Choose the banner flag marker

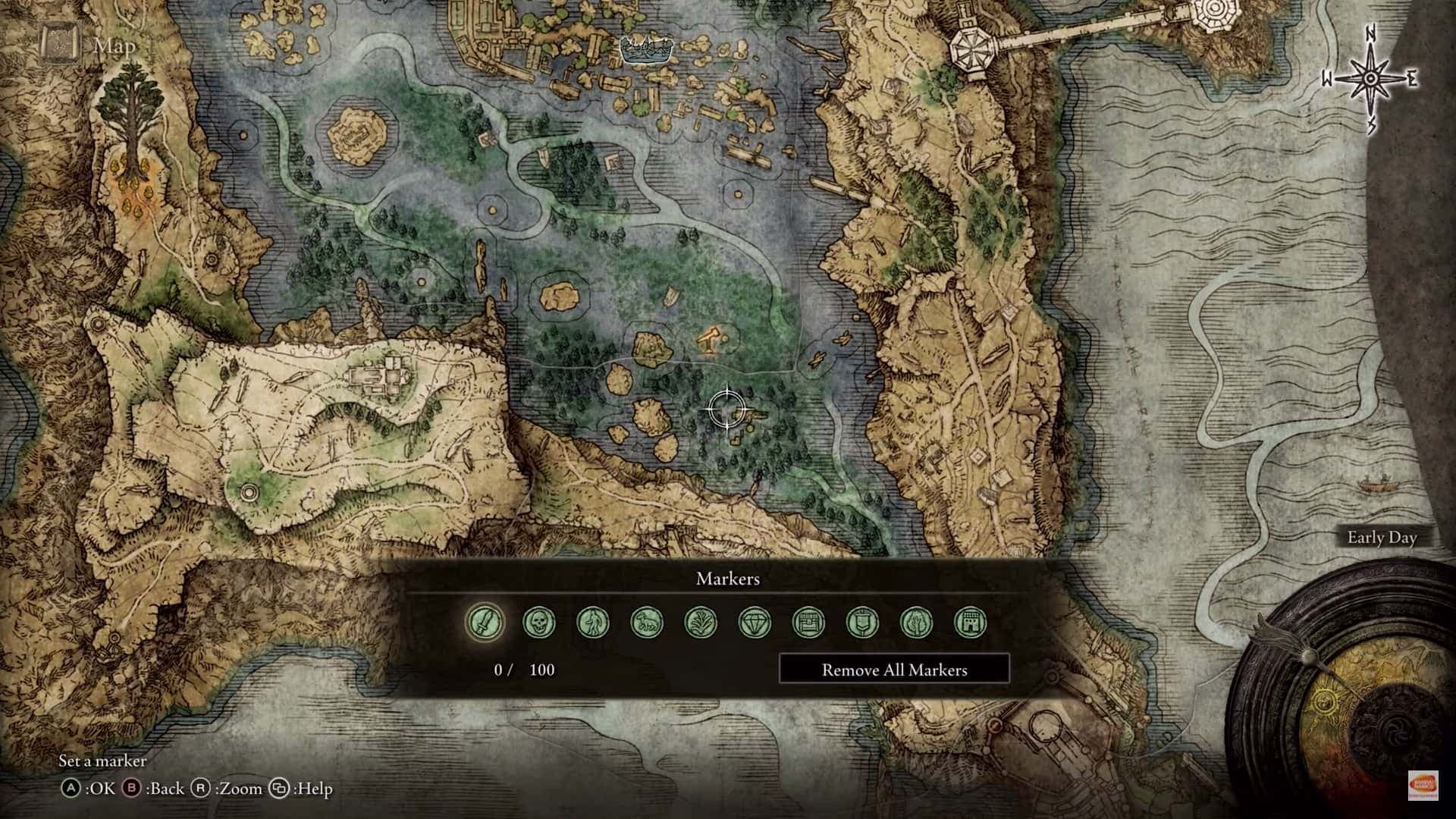(862, 623)
